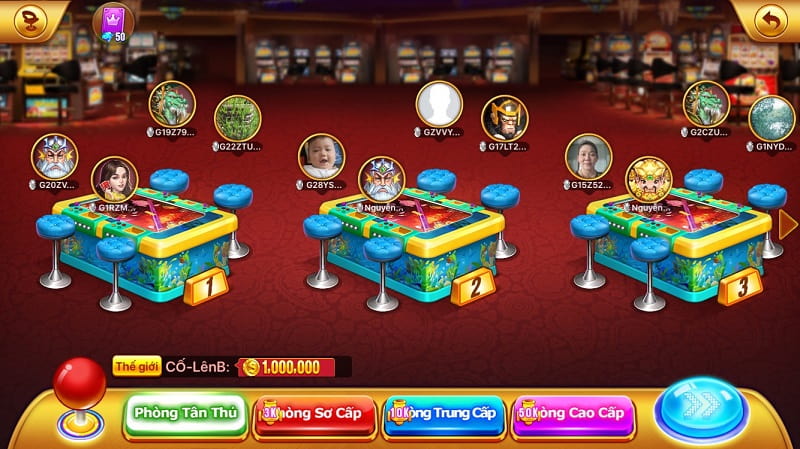
Task: View player G15Z52's avatar at table 3
Action: point(588,156)
